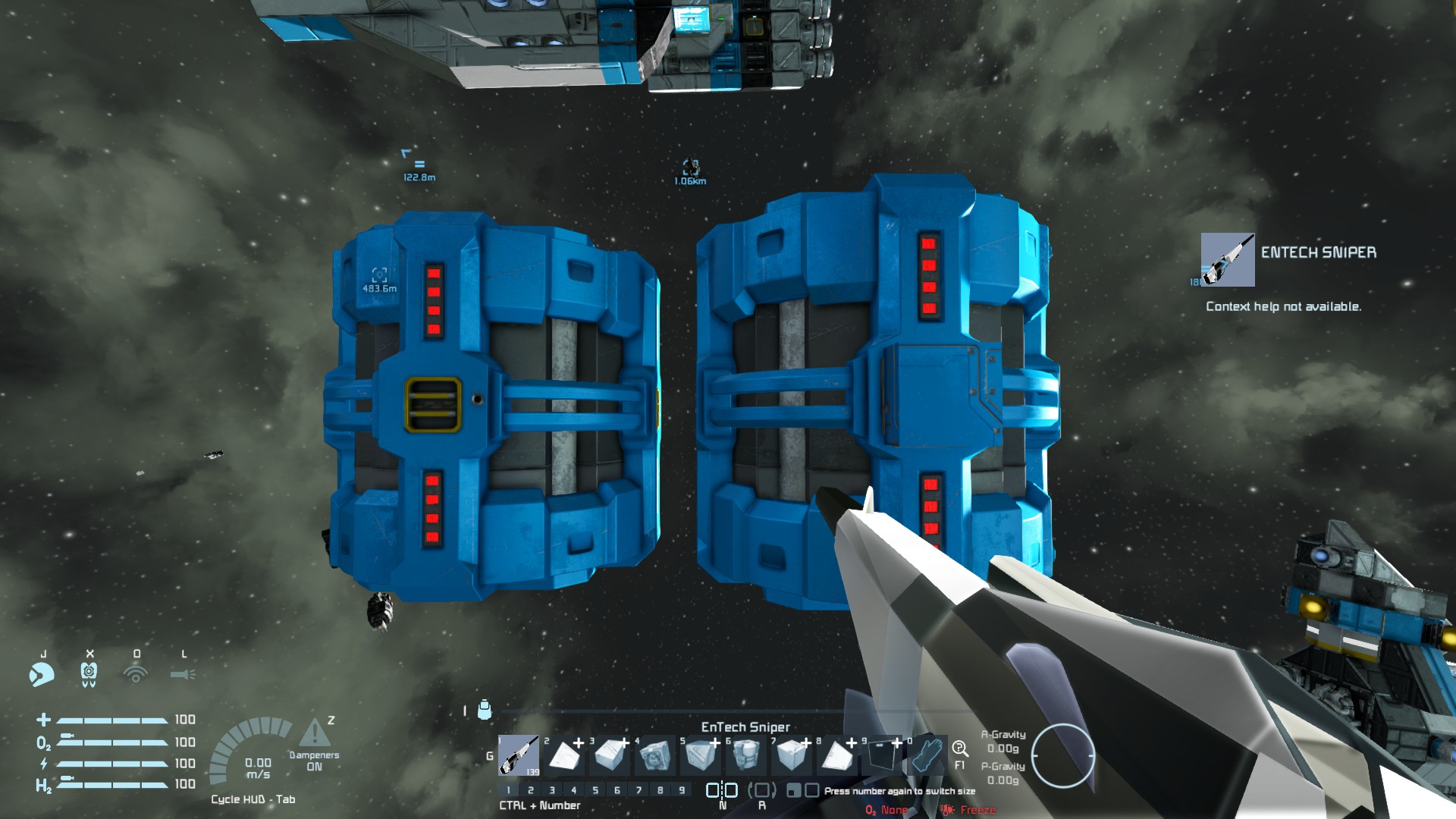Click the EnTech Sniper info thumbnail
This screenshot has height=819, width=1456.
click(x=1227, y=260)
